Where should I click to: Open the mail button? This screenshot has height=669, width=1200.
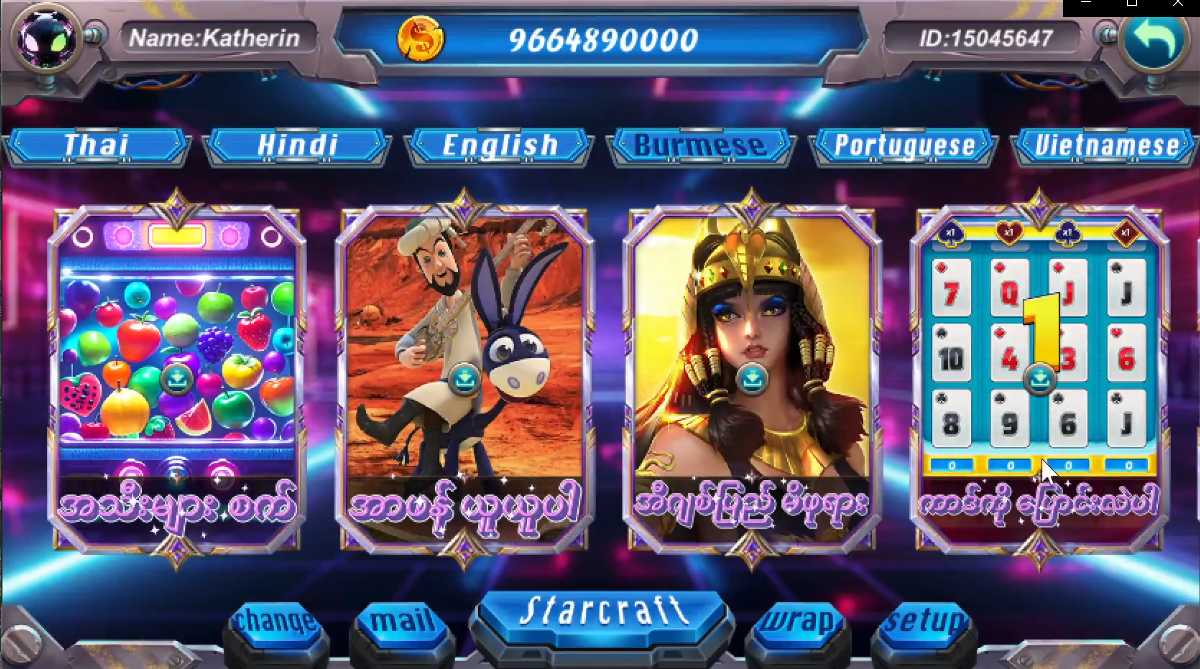402,622
